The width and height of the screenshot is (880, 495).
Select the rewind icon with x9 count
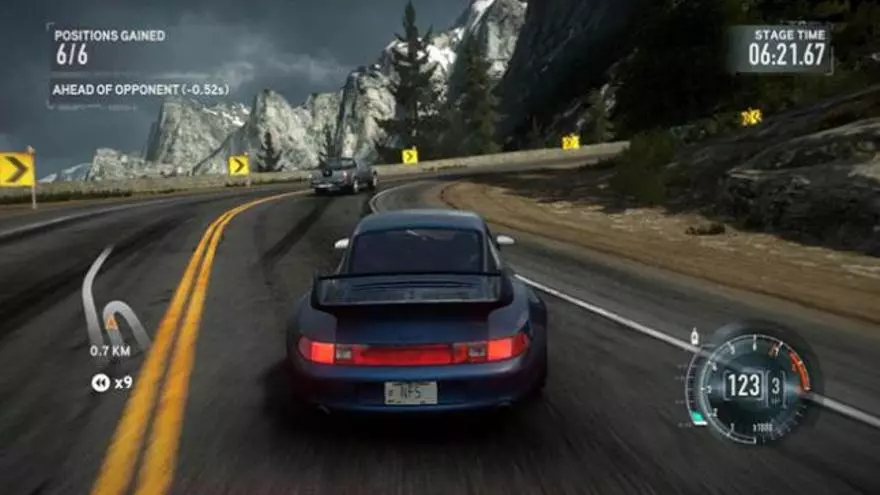pyautogui.click(x=100, y=382)
